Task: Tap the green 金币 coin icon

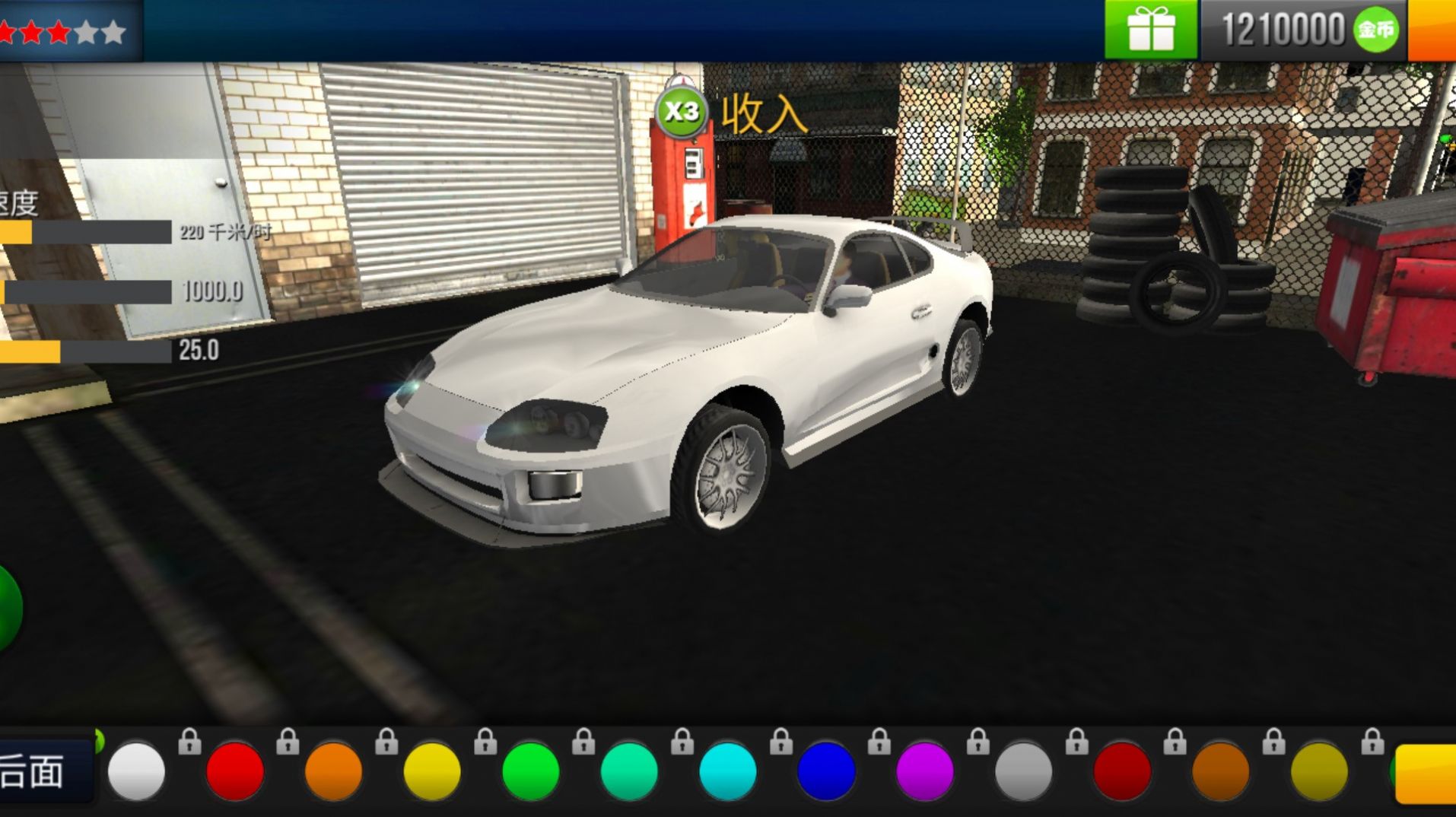Action: tap(1375, 30)
